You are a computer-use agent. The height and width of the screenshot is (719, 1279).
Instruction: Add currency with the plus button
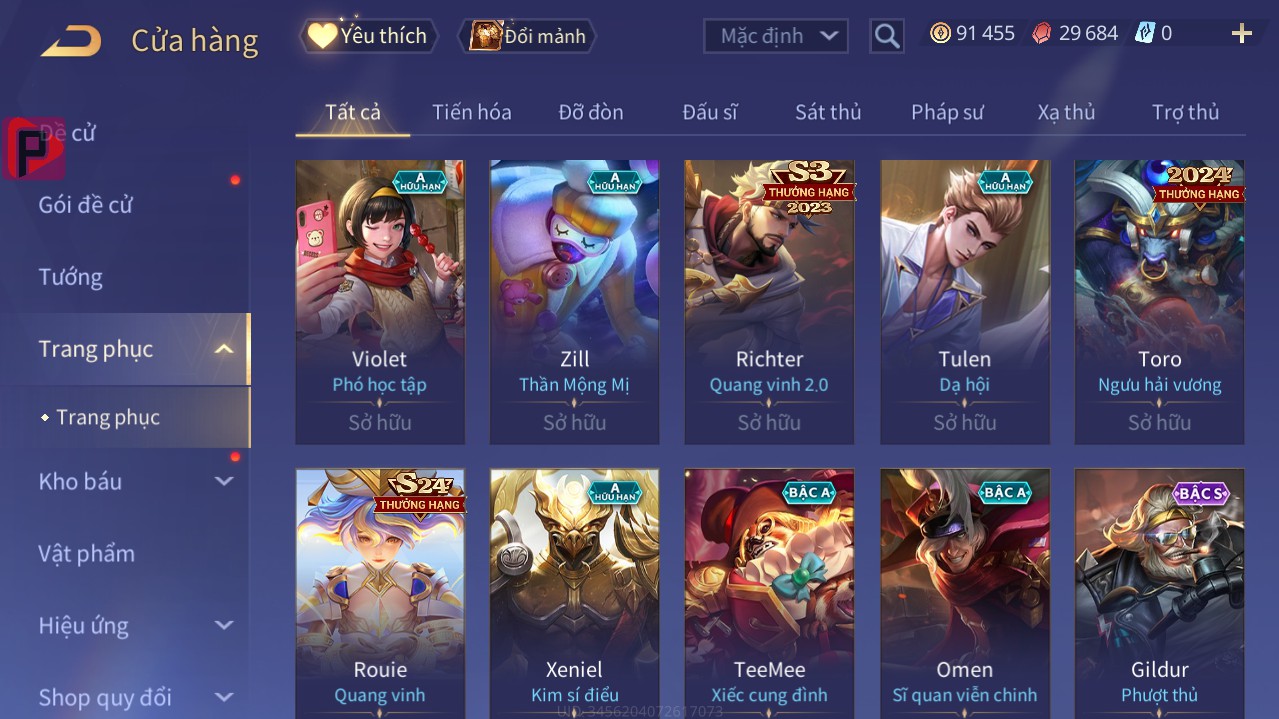tap(1241, 34)
